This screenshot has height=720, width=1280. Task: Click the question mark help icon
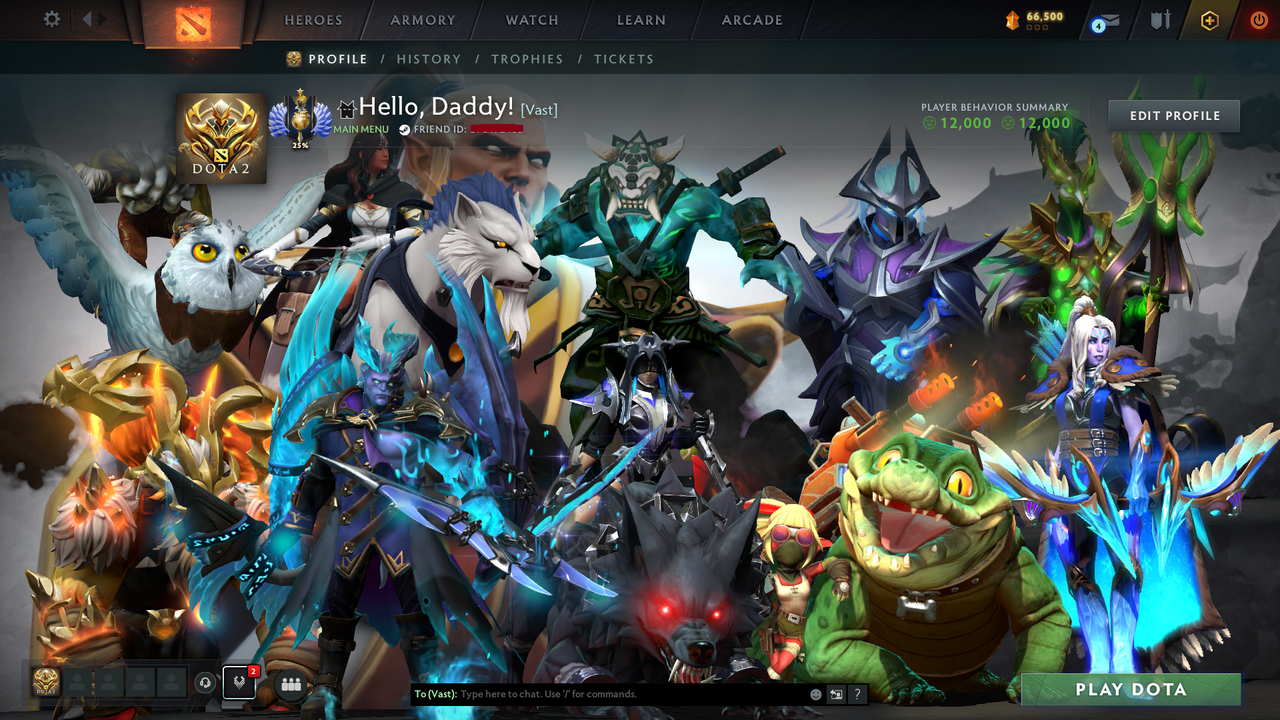(858, 694)
